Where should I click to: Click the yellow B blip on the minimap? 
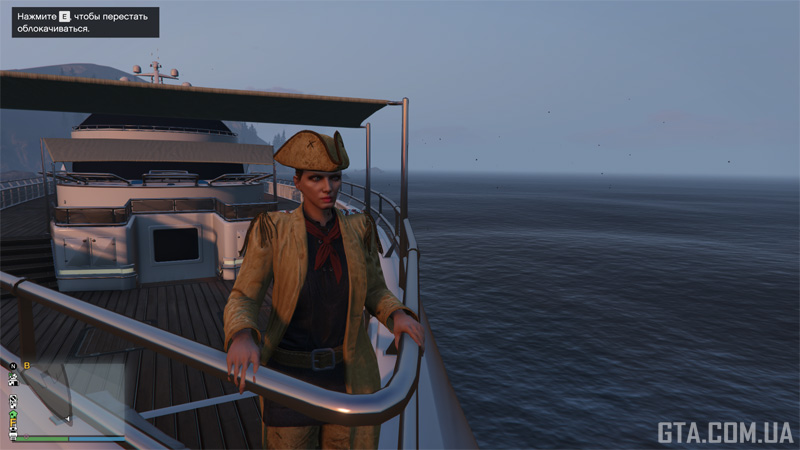(27, 366)
